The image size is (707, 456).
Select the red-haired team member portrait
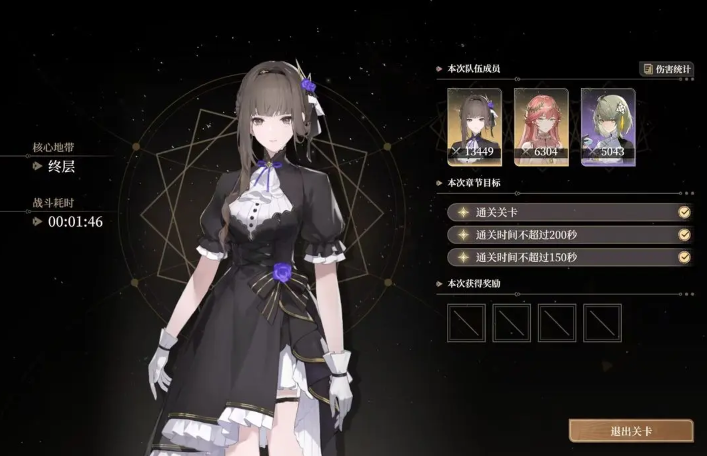coord(541,127)
